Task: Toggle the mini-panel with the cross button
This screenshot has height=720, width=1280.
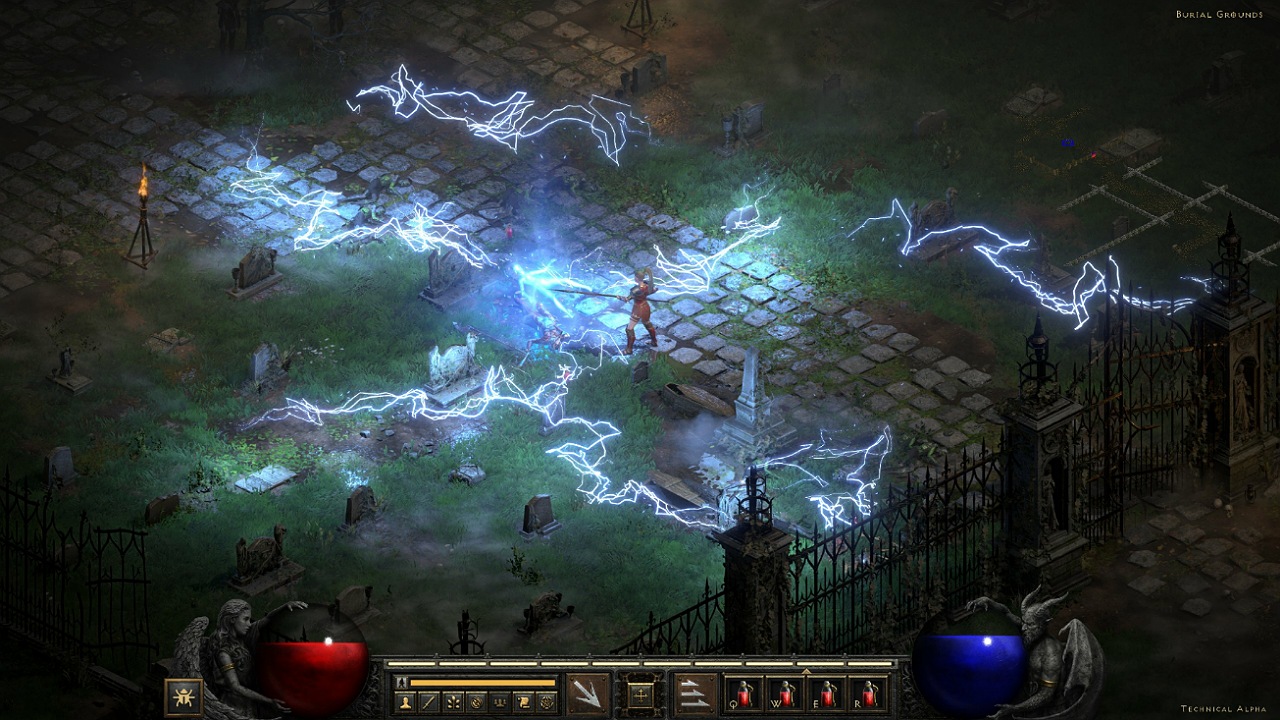Action: (x=640, y=694)
